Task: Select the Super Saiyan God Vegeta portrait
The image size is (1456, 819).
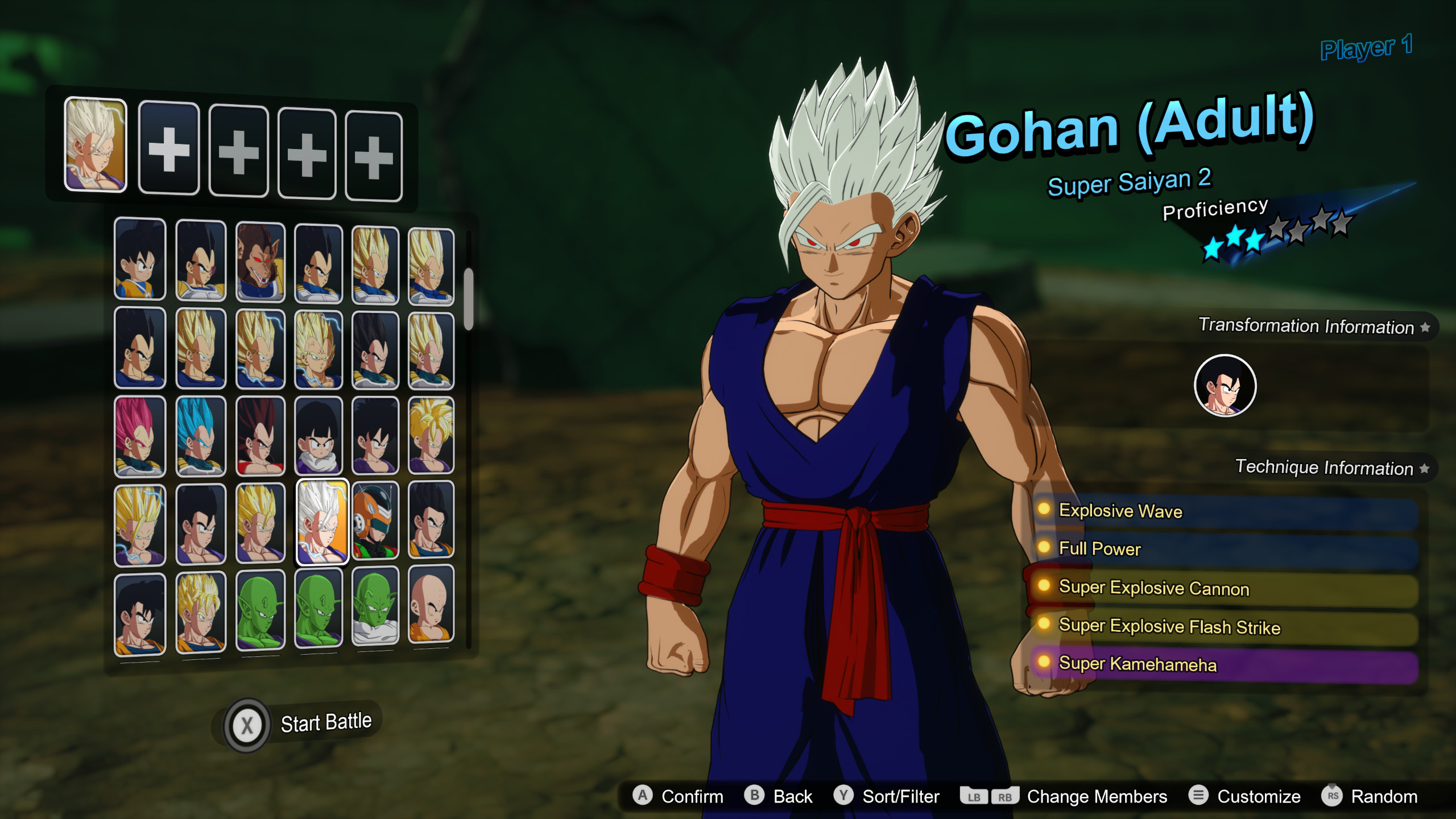Action: pyautogui.click(x=139, y=435)
